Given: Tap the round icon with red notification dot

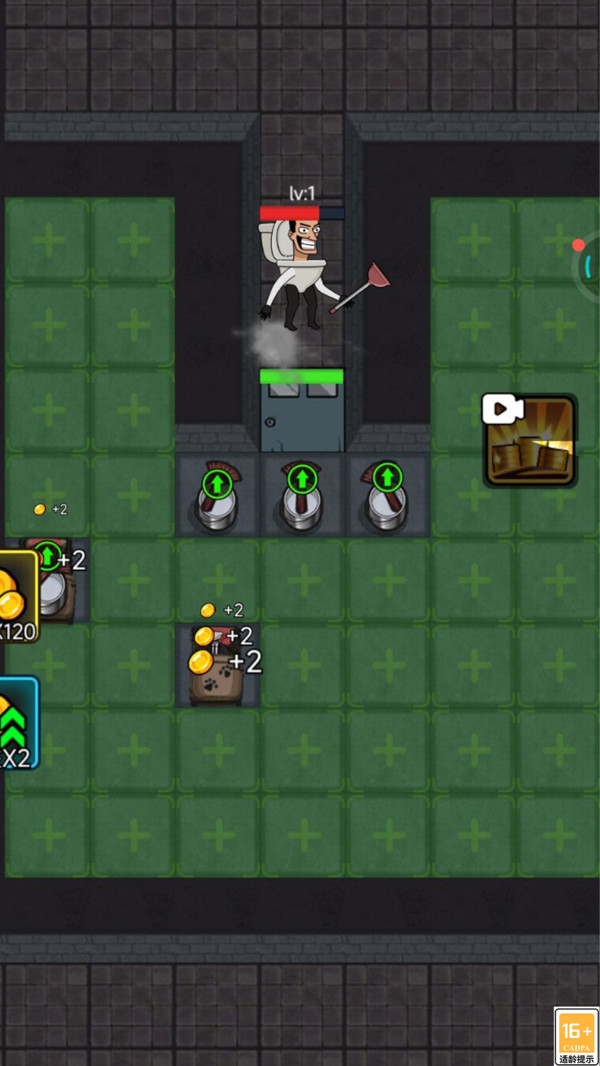Looking at the screenshot, I should pyautogui.click(x=590, y=265).
